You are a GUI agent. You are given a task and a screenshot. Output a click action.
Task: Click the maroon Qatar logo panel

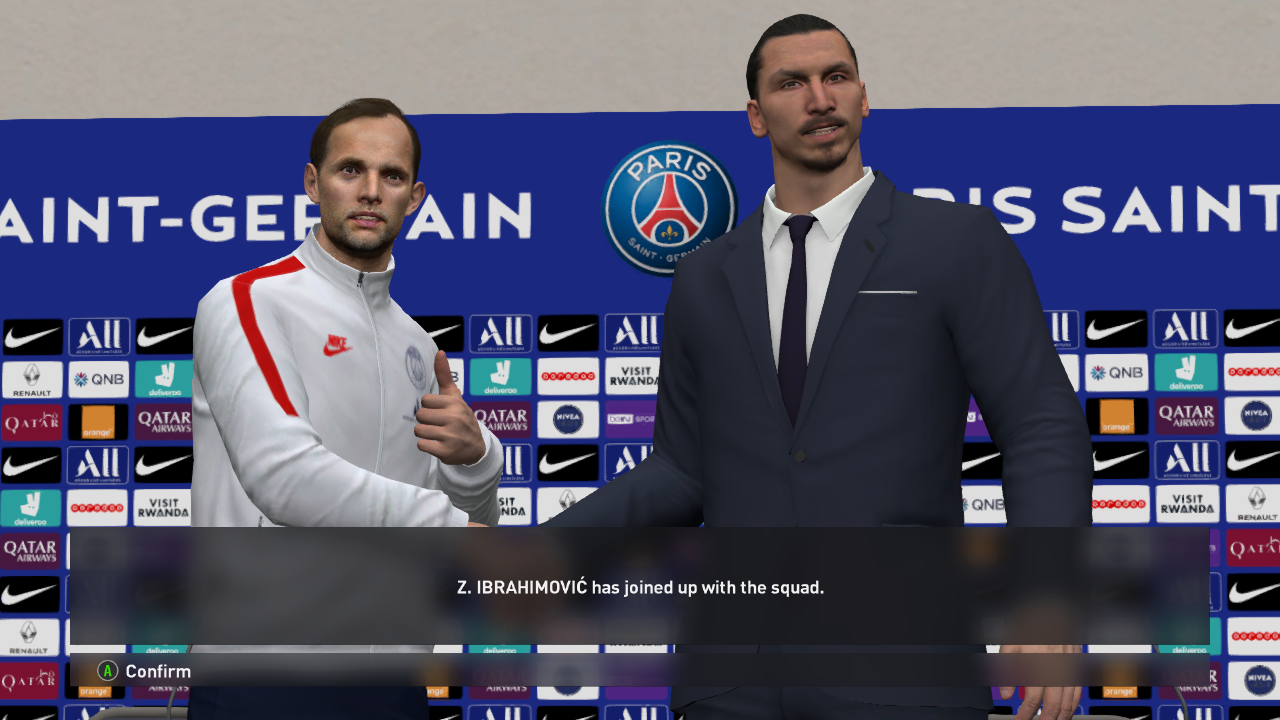click(x=33, y=421)
